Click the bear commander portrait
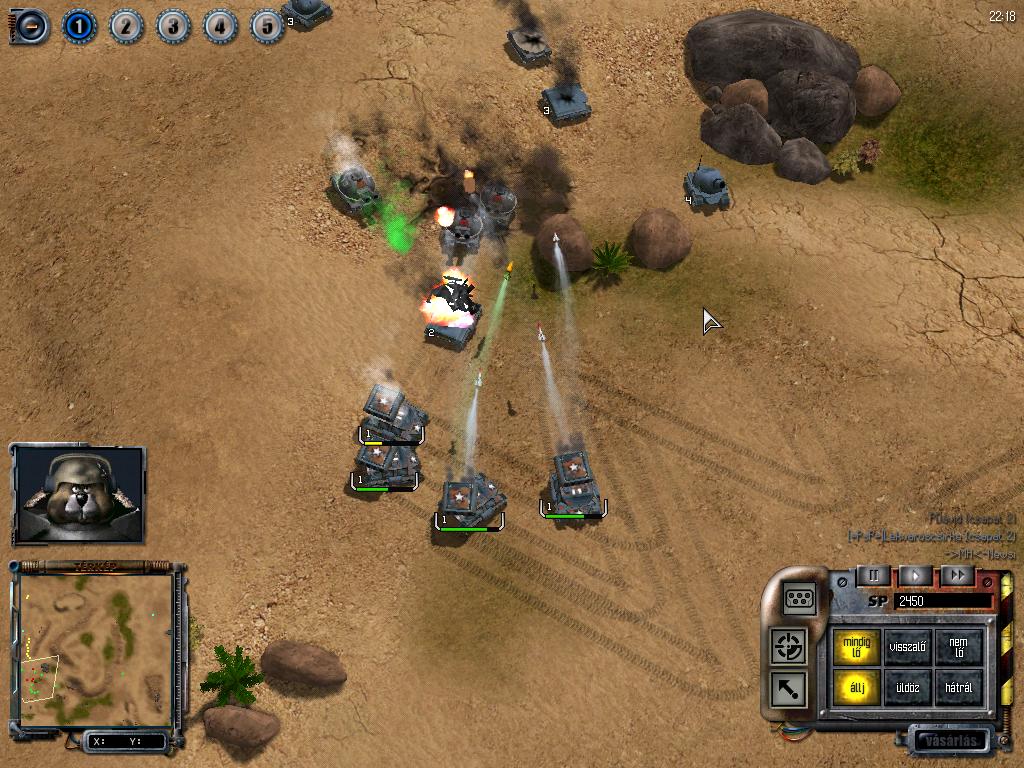The height and width of the screenshot is (768, 1024). (x=79, y=494)
